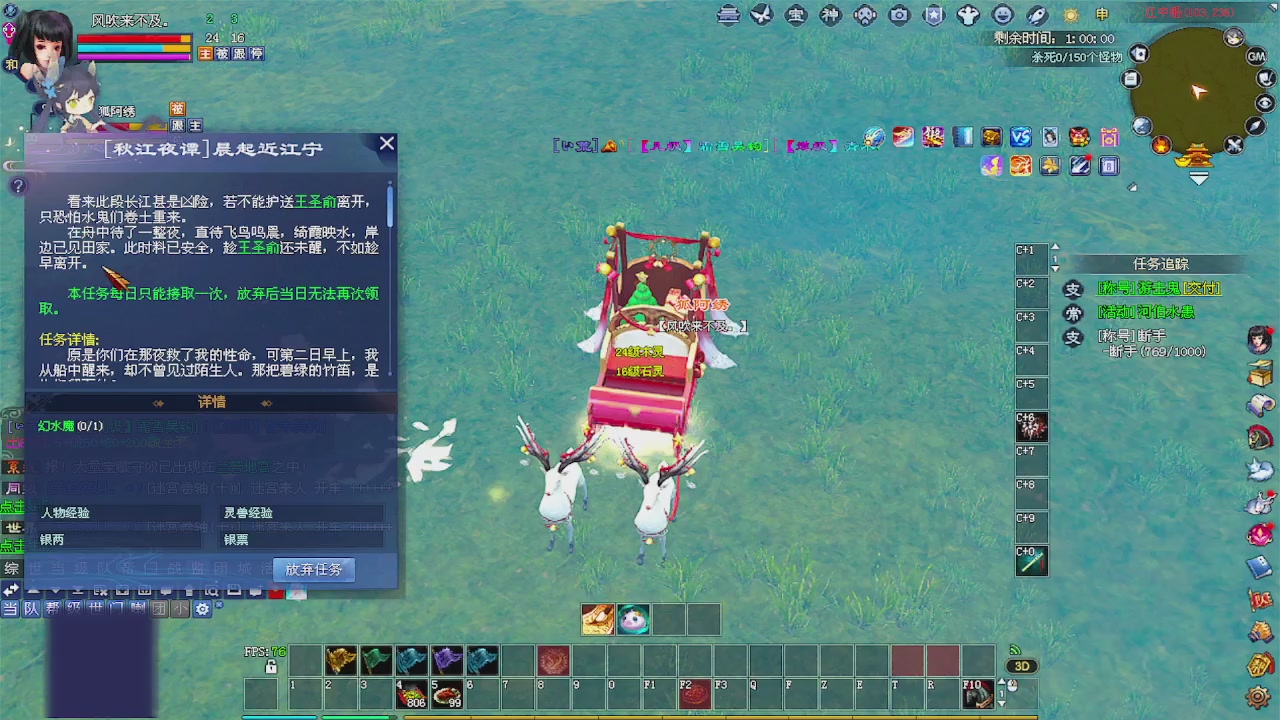Click the blue book icon on right sidebar
Screen dimensions: 1280x720
(x=1258, y=566)
